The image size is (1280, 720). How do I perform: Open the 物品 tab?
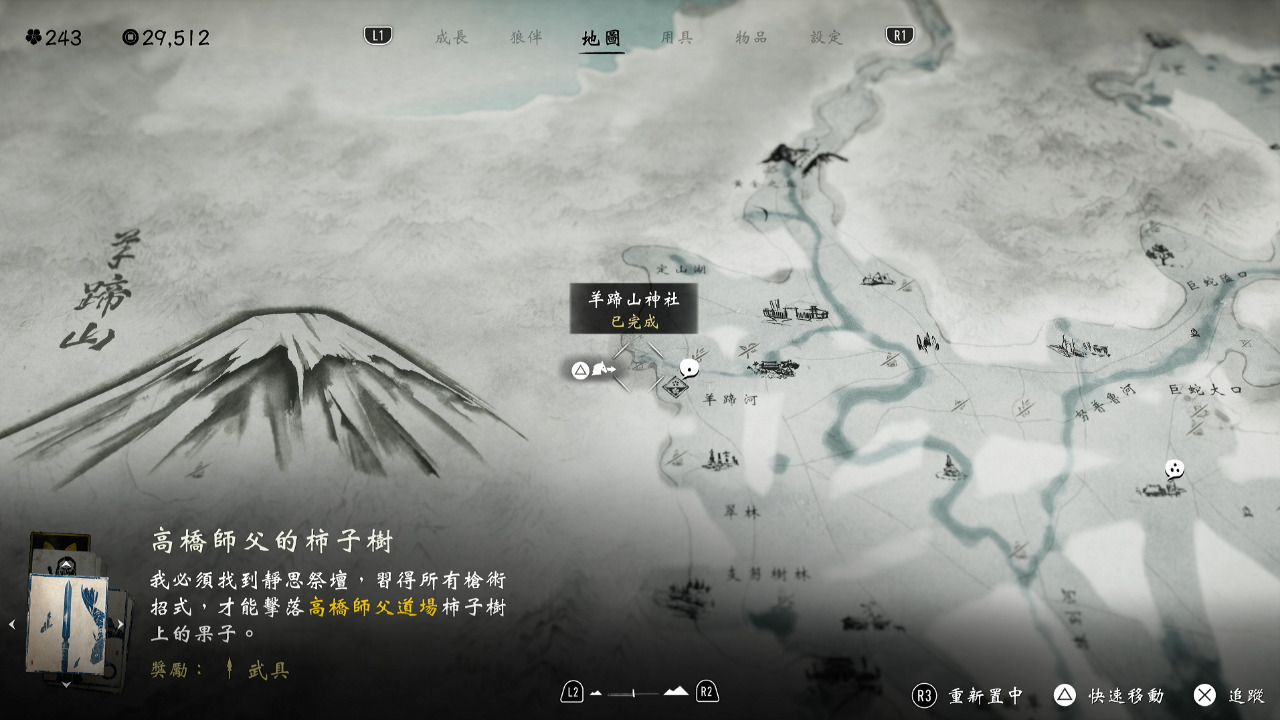tap(751, 38)
